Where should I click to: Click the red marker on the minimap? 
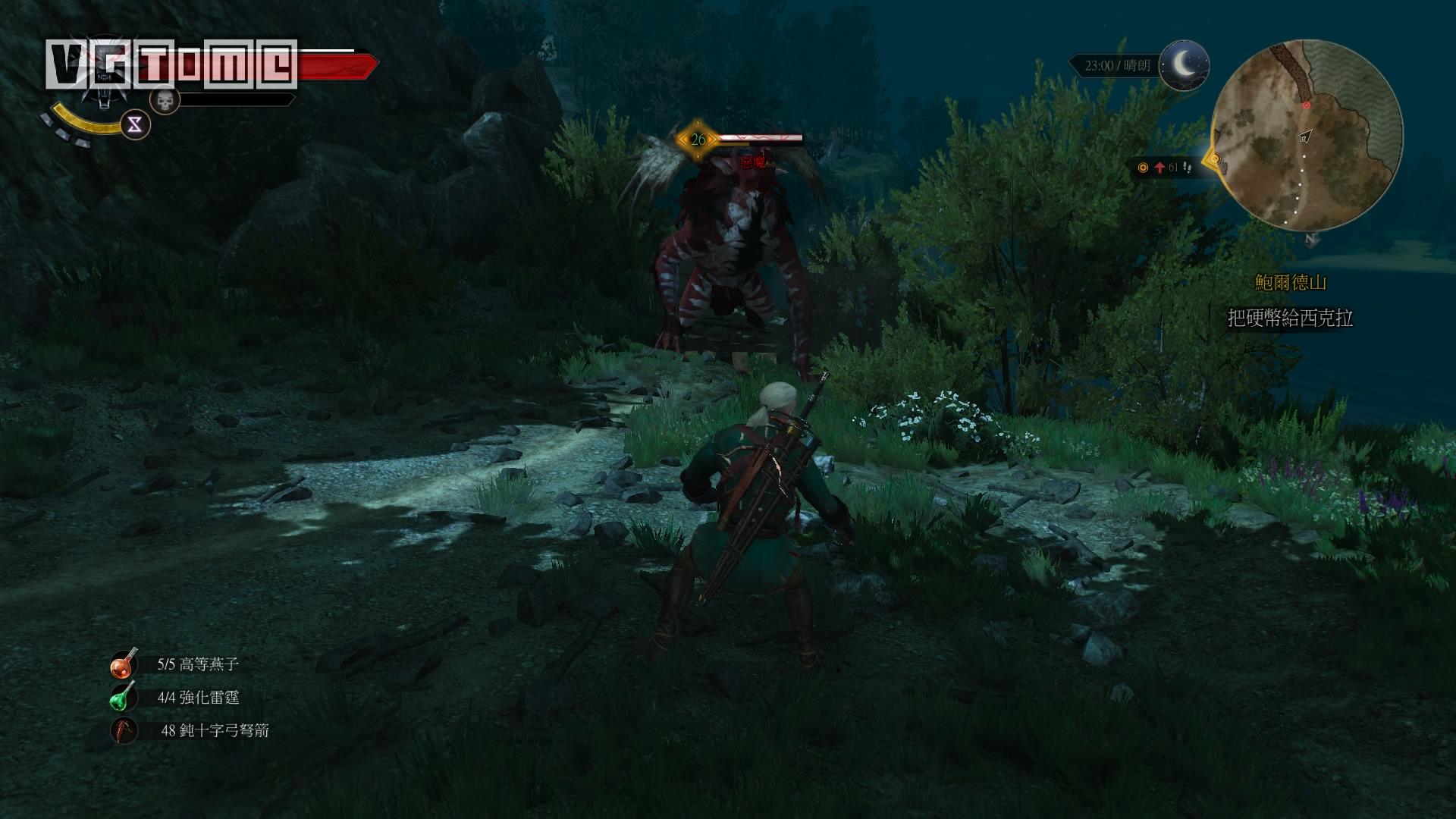(1307, 105)
